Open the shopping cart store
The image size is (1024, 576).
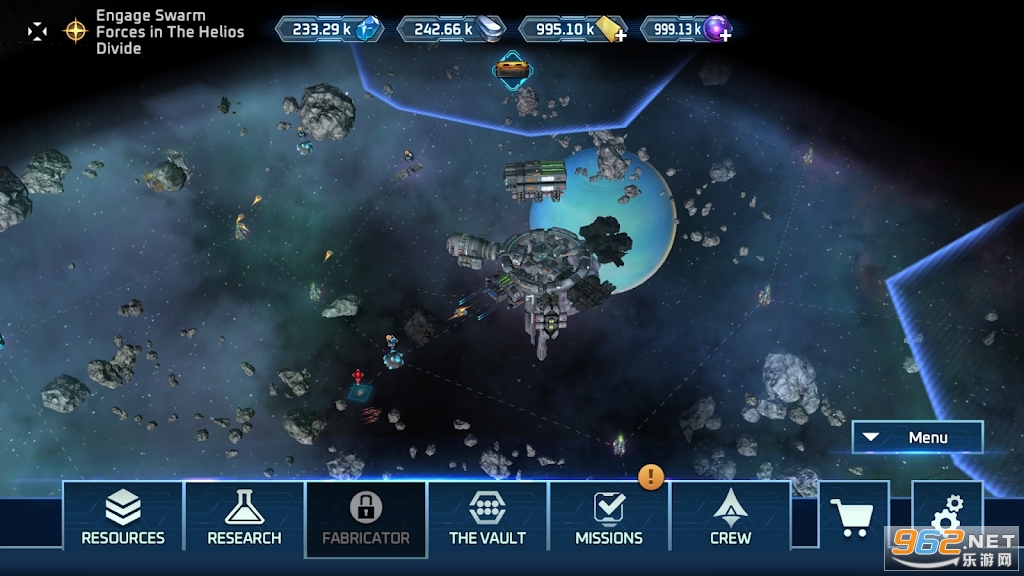[x=853, y=516]
